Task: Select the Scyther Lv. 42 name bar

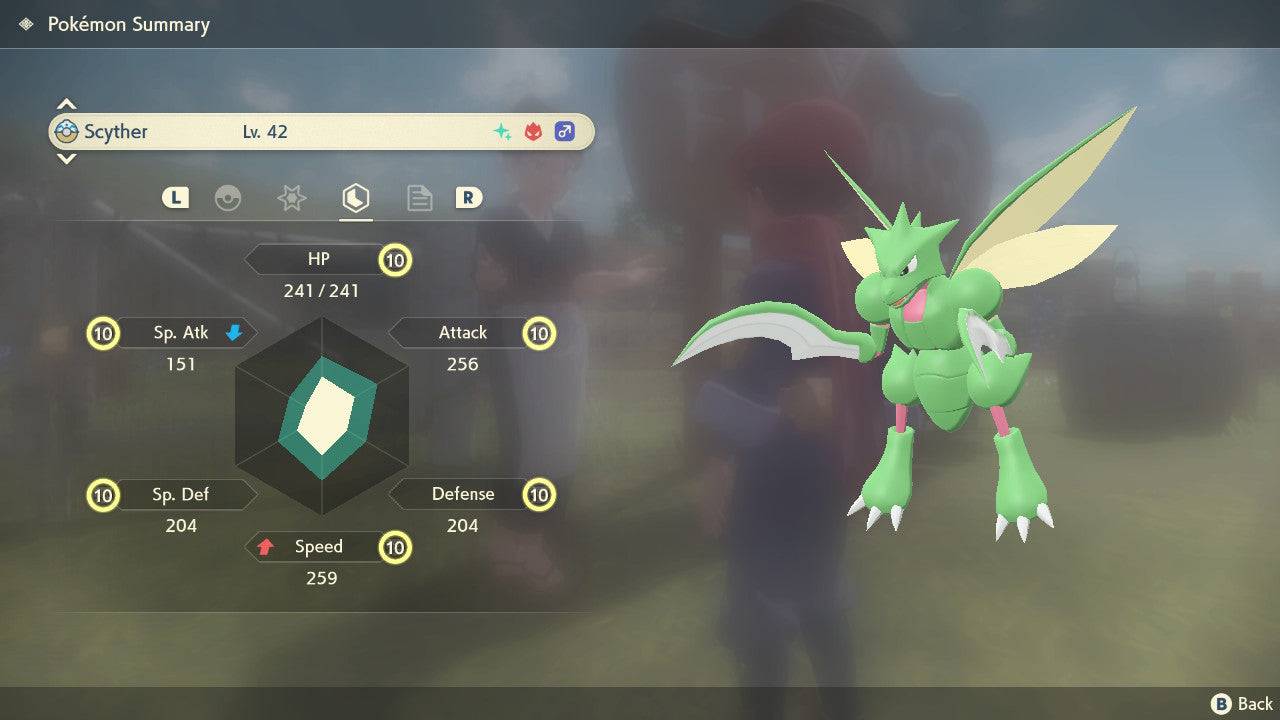Action: click(320, 131)
